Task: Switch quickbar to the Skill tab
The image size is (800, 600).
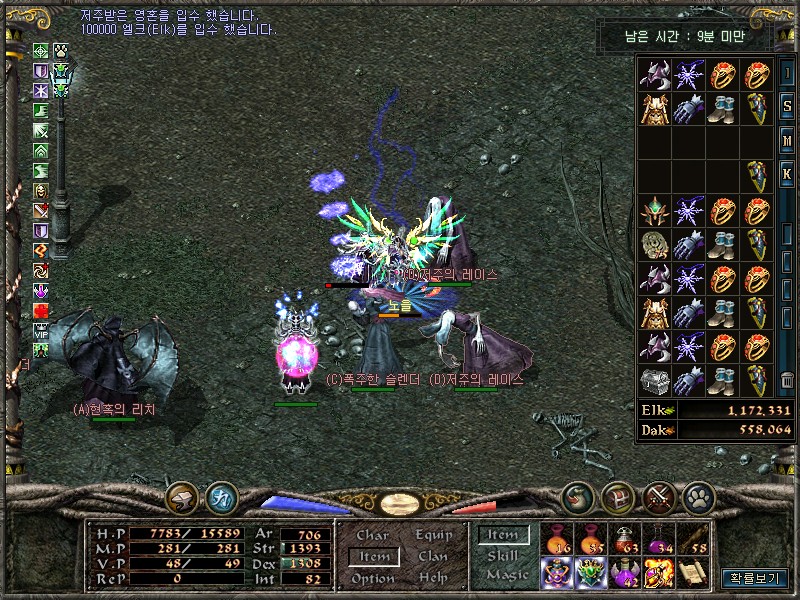Action: pyautogui.click(x=502, y=555)
